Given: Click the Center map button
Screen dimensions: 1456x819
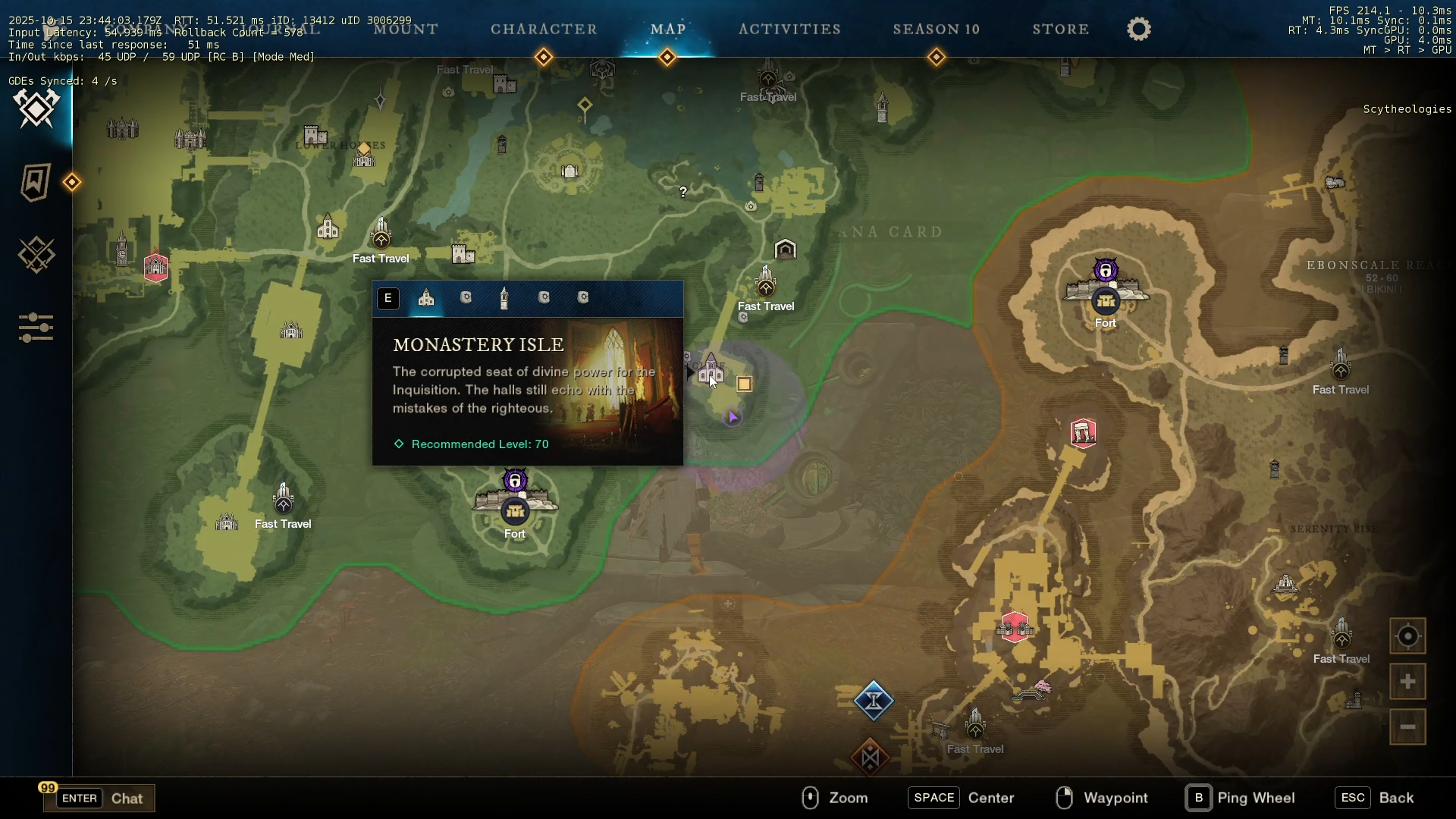Looking at the screenshot, I should coord(962,798).
